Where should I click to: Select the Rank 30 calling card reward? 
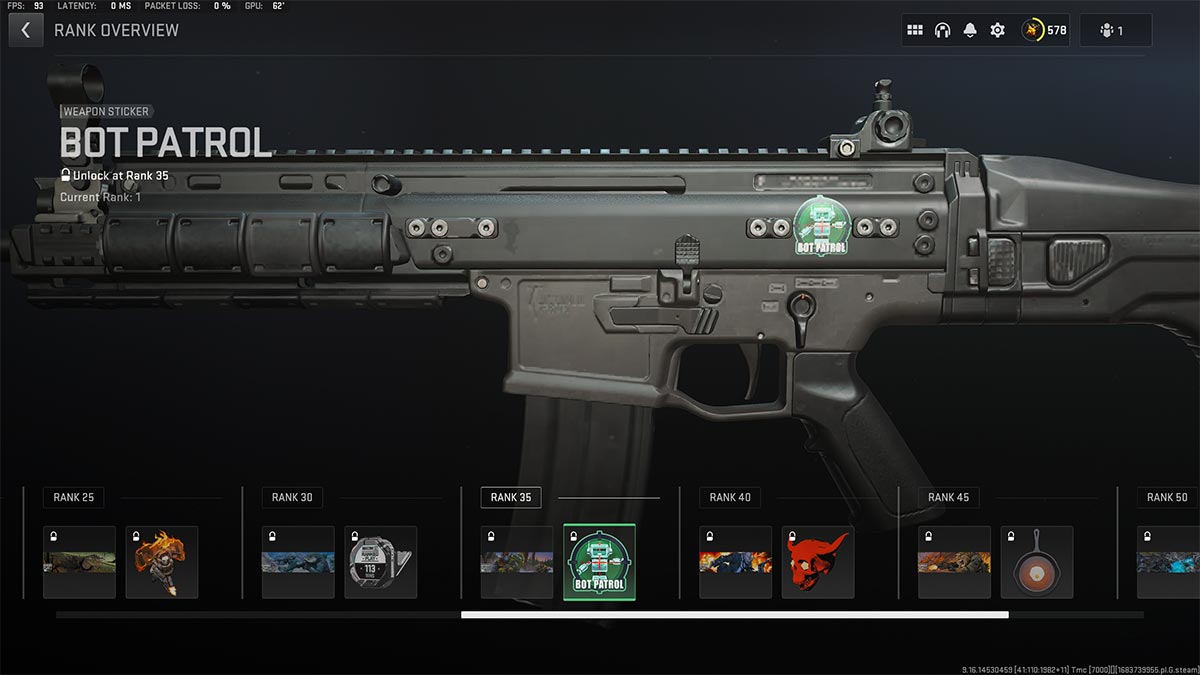click(x=298, y=562)
